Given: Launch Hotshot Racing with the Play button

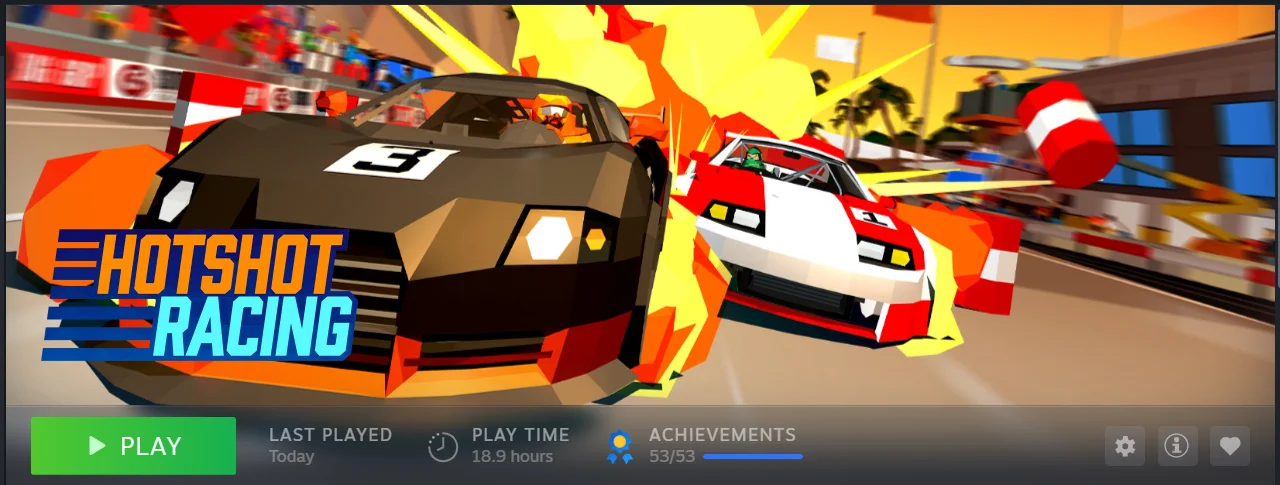Looking at the screenshot, I should (x=133, y=446).
